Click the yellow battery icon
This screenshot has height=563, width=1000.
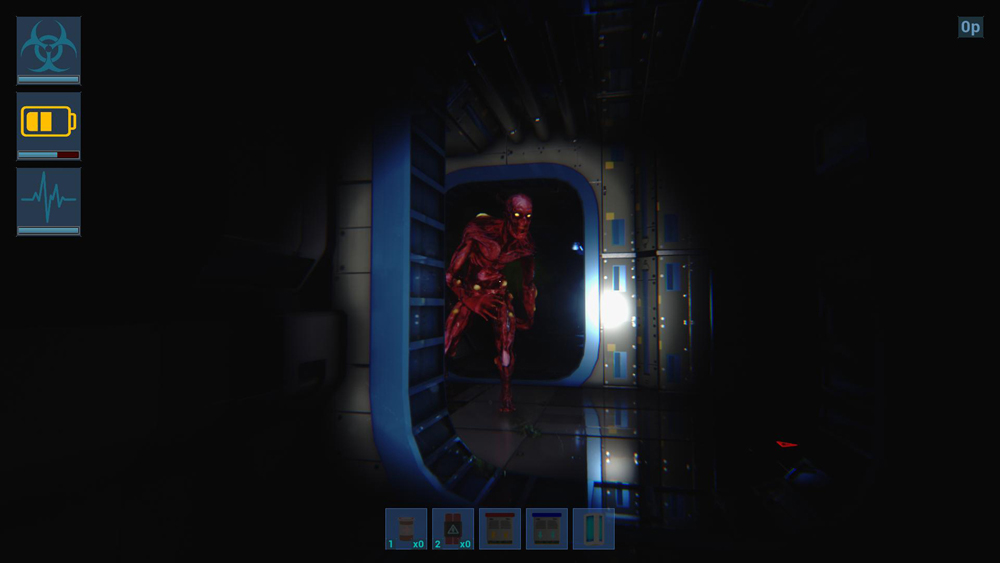(x=48, y=122)
